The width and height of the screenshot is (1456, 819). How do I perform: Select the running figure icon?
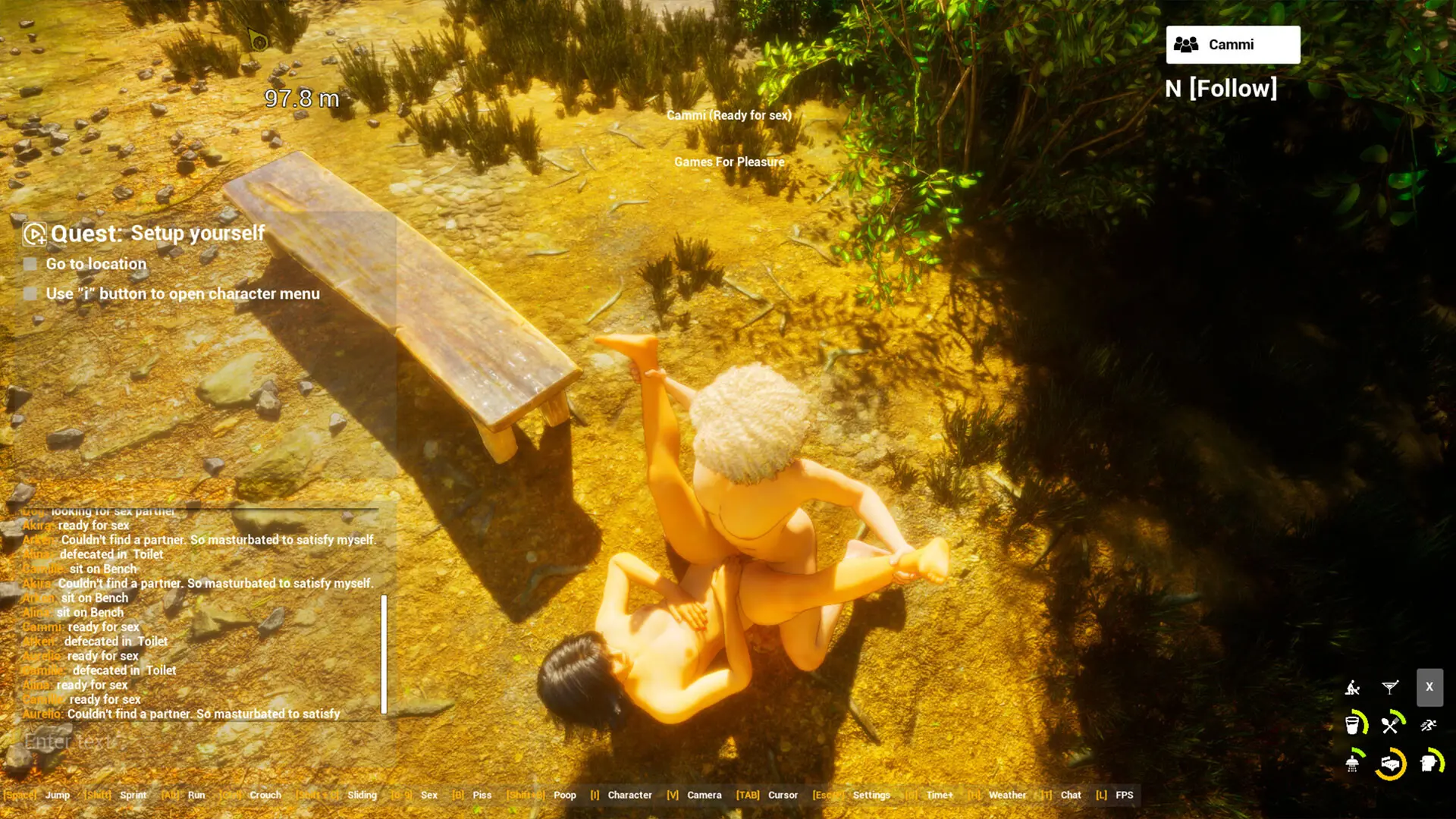point(1429,726)
